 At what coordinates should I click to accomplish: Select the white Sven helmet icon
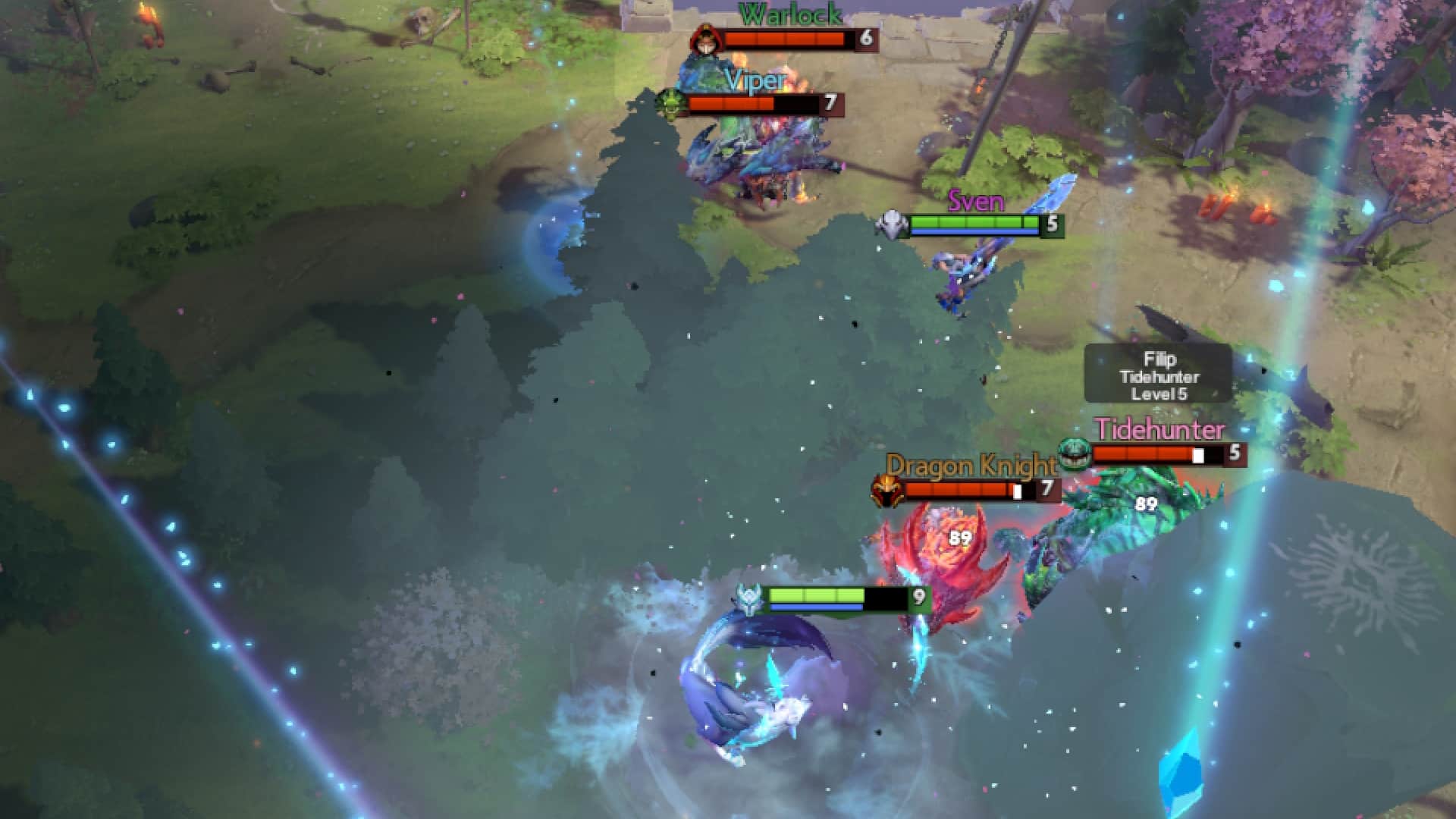click(892, 224)
